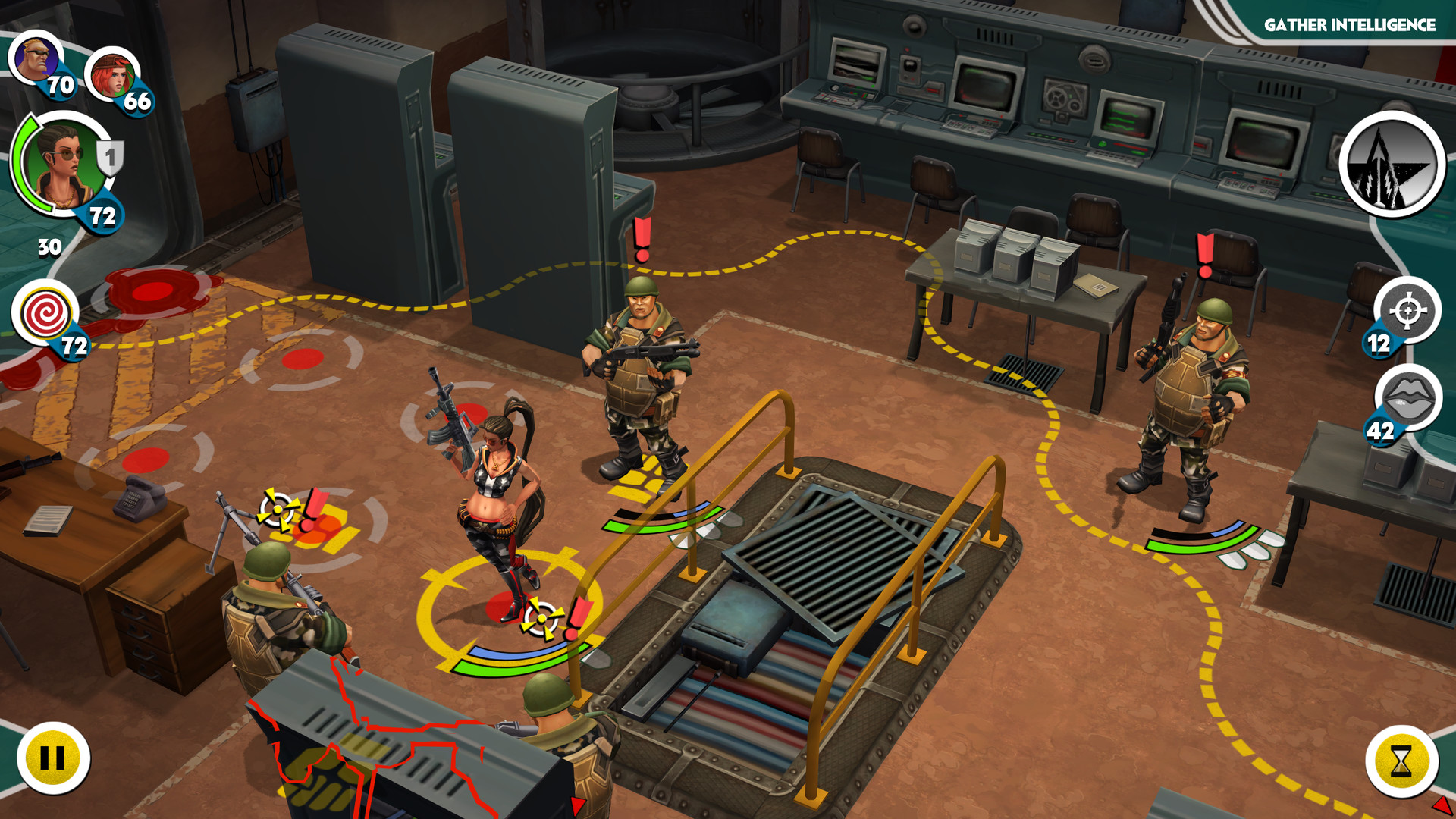Toggle the radiation target marker near the desk soldier
The width and height of the screenshot is (1456, 819).
pos(276,510)
